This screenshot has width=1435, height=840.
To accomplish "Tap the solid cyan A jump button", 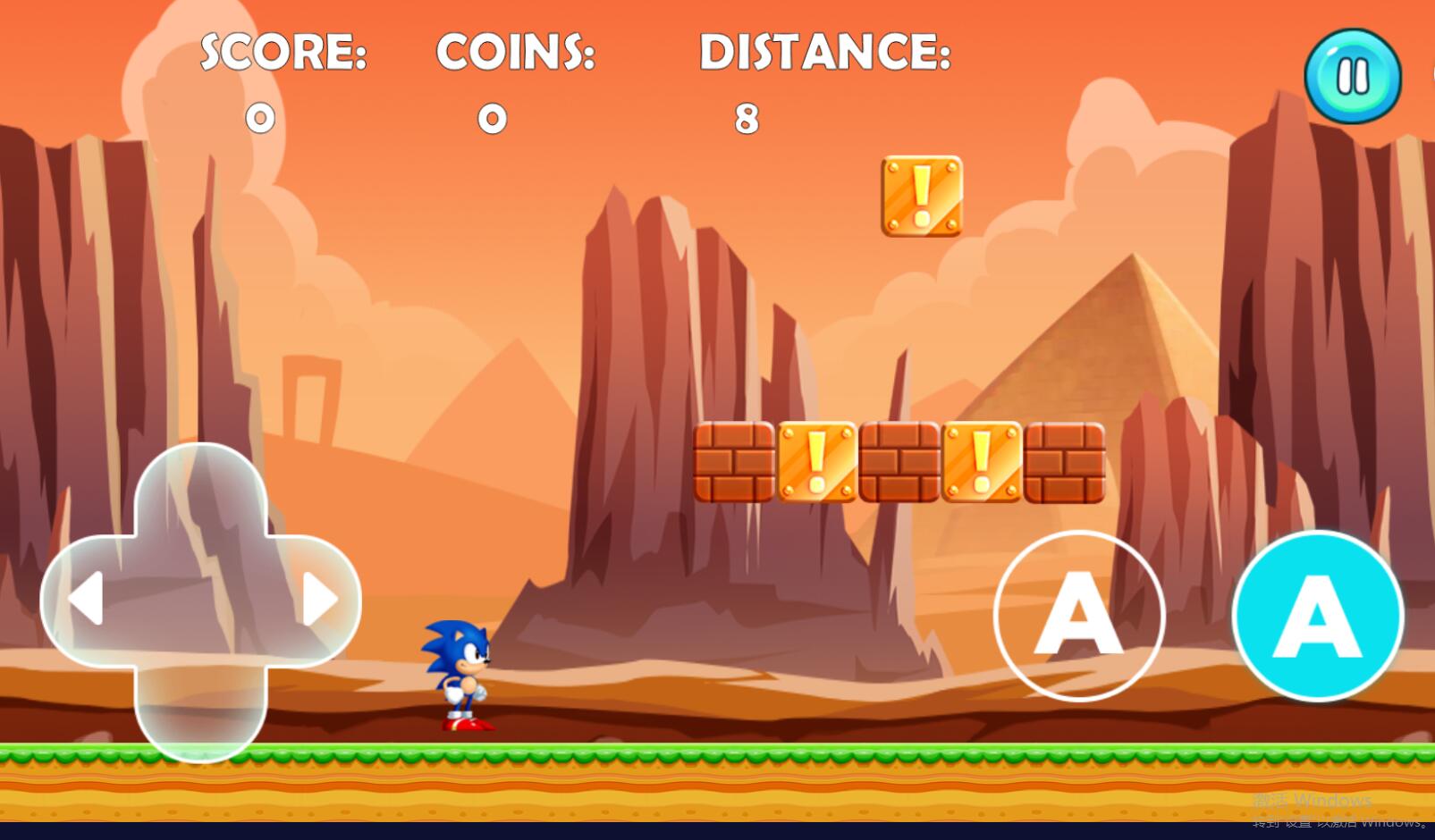I will point(1316,617).
